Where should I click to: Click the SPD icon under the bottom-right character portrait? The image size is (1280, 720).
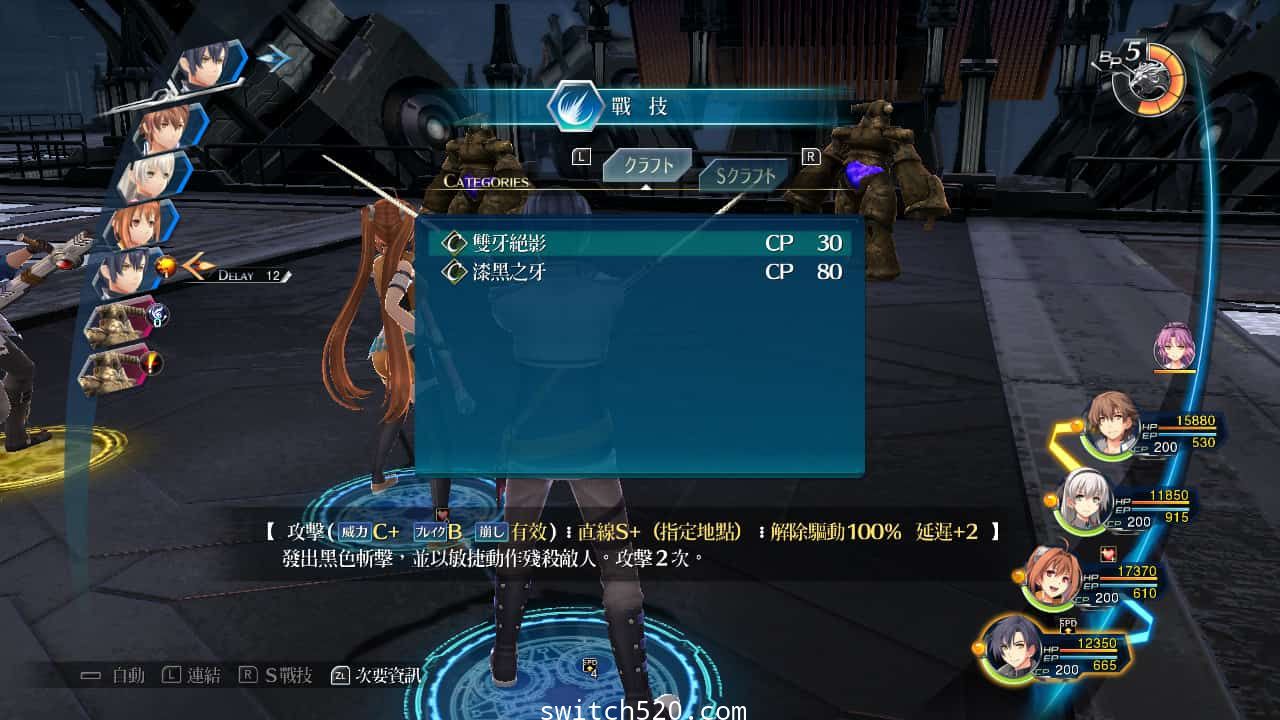pyautogui.click(x=1067, y=625)
